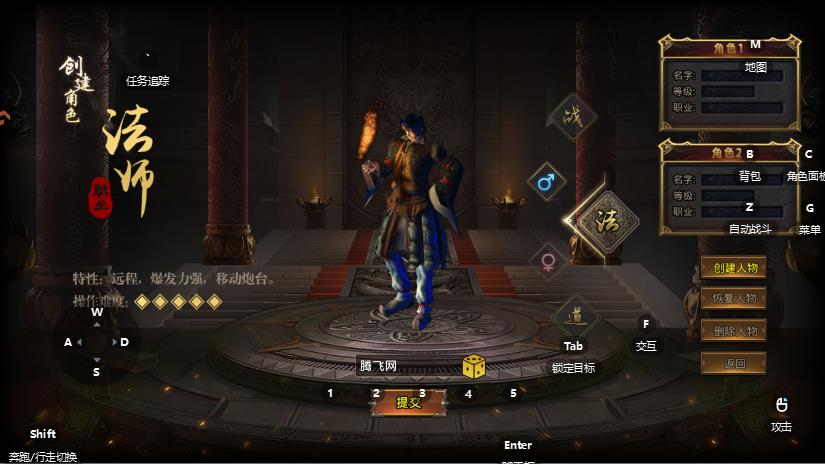Viewport: 825px width, 464px height.
Task: Select the male gender symbol
Action: point(546,183)
